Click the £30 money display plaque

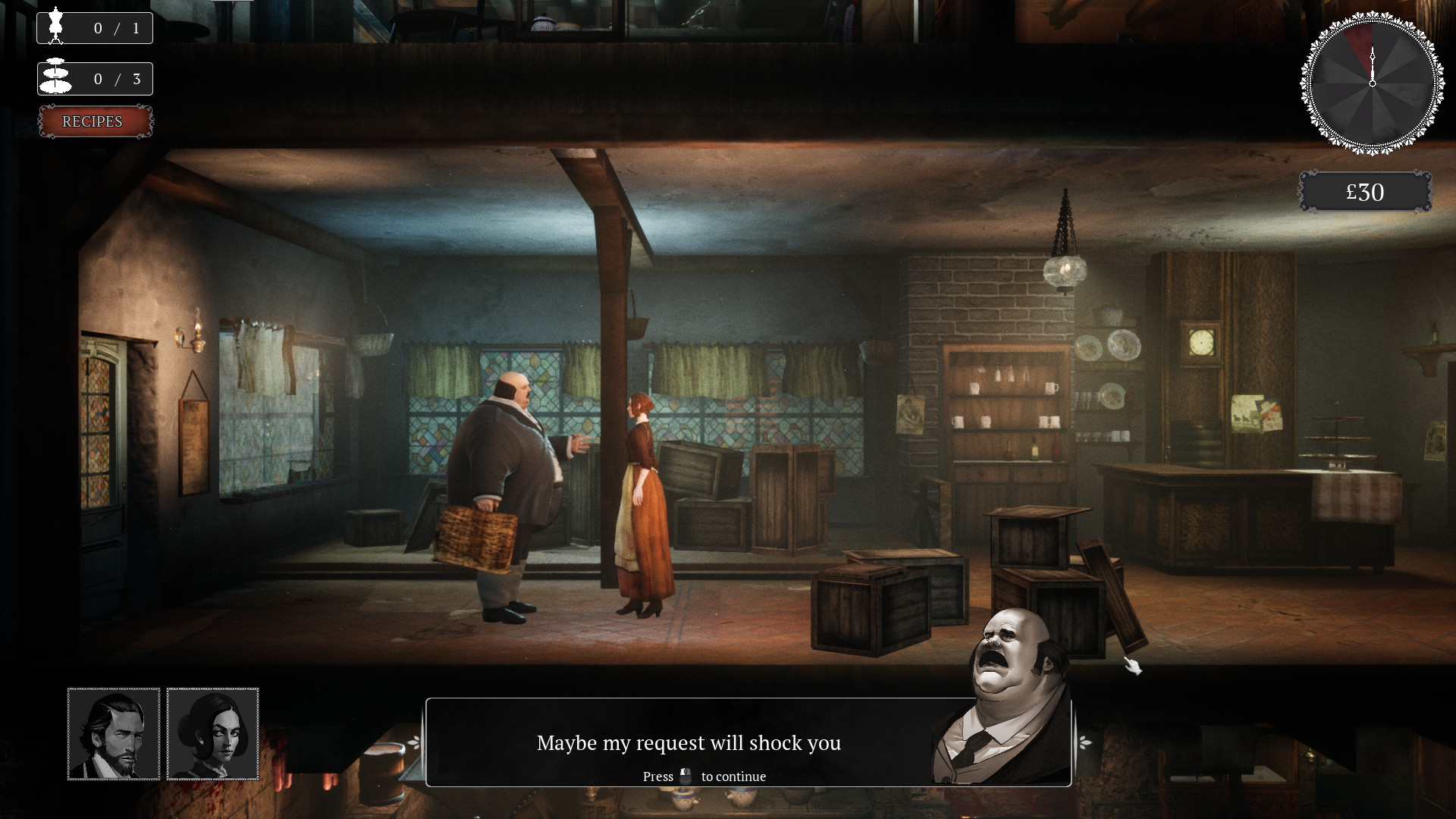pyautogui.click(x=1365, y=192)
